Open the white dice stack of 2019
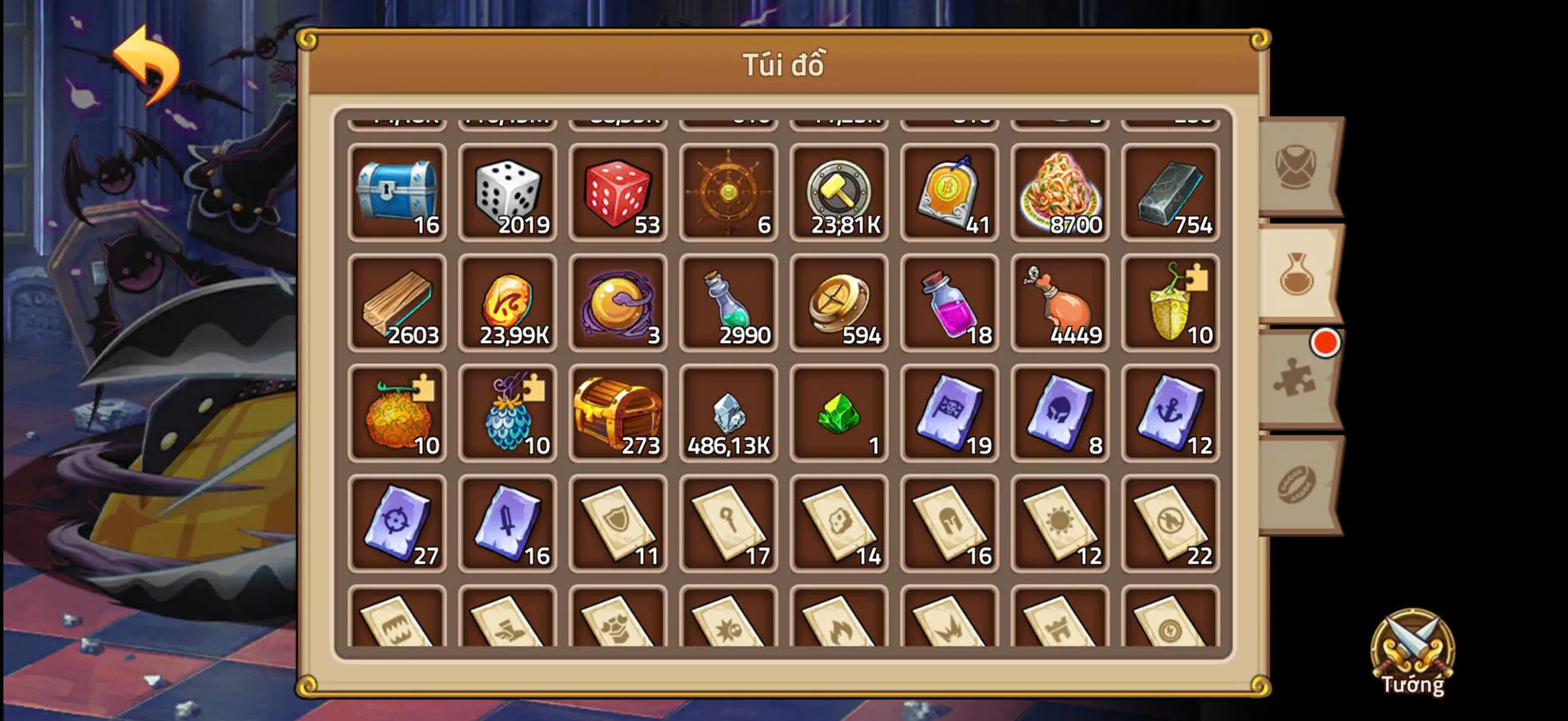Image resolution: width=1568 pixels, height=721 pixels. [x=508, y=193]
